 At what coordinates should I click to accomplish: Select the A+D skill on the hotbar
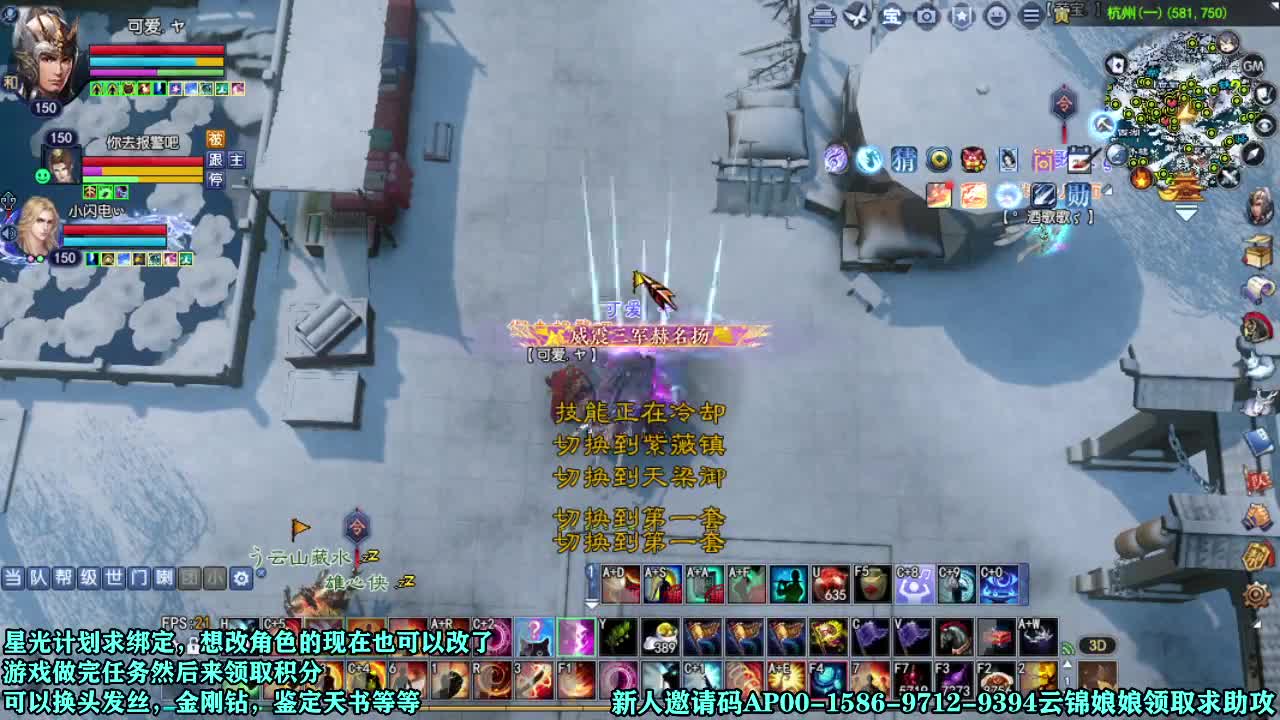(621, 583)
